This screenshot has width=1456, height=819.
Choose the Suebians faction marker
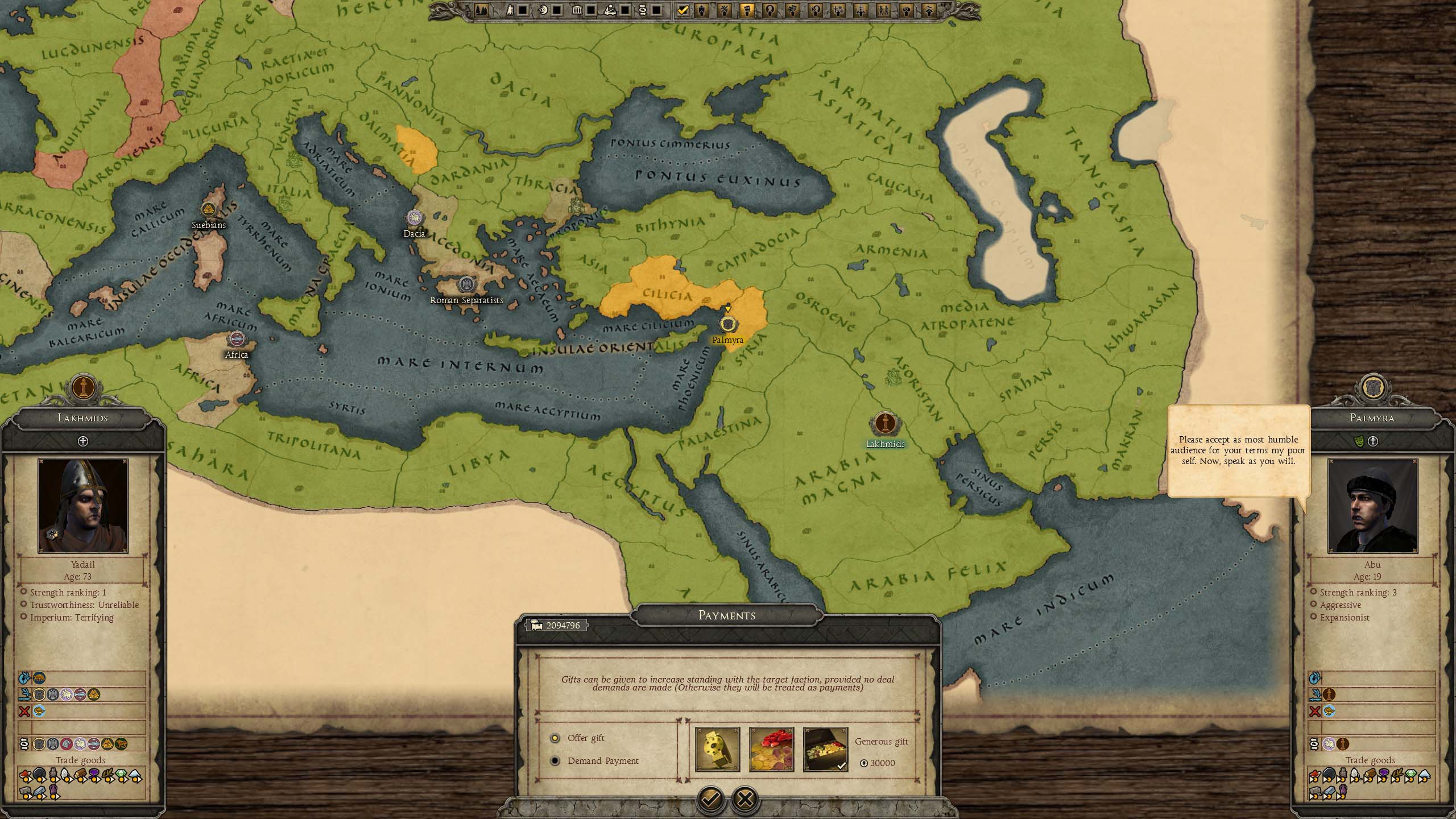pyautogui.click(x=209, y=210)
